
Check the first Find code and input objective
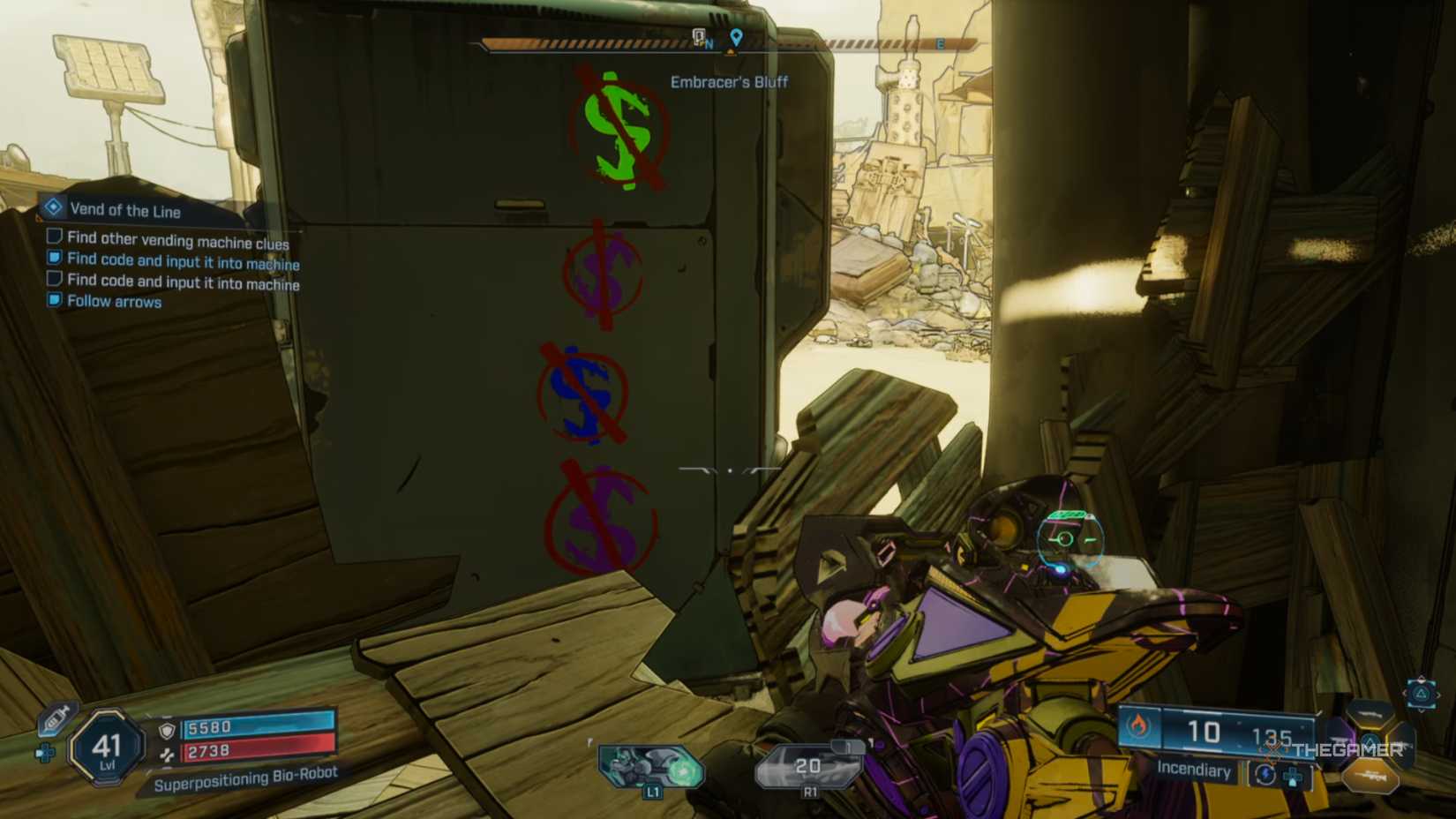(x=56, y=259)
